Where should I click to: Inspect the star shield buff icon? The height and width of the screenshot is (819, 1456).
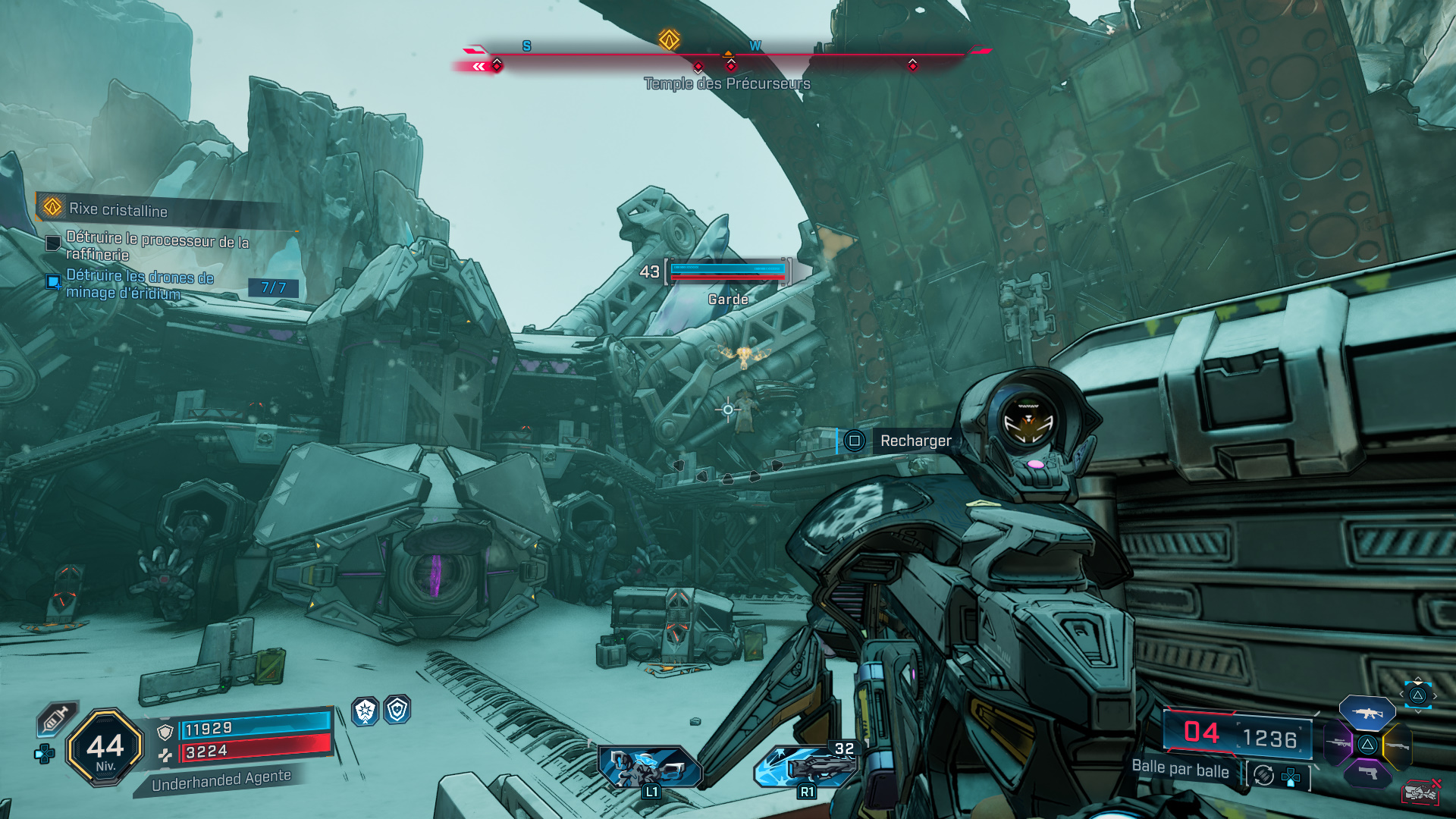(x=366, y=711)
